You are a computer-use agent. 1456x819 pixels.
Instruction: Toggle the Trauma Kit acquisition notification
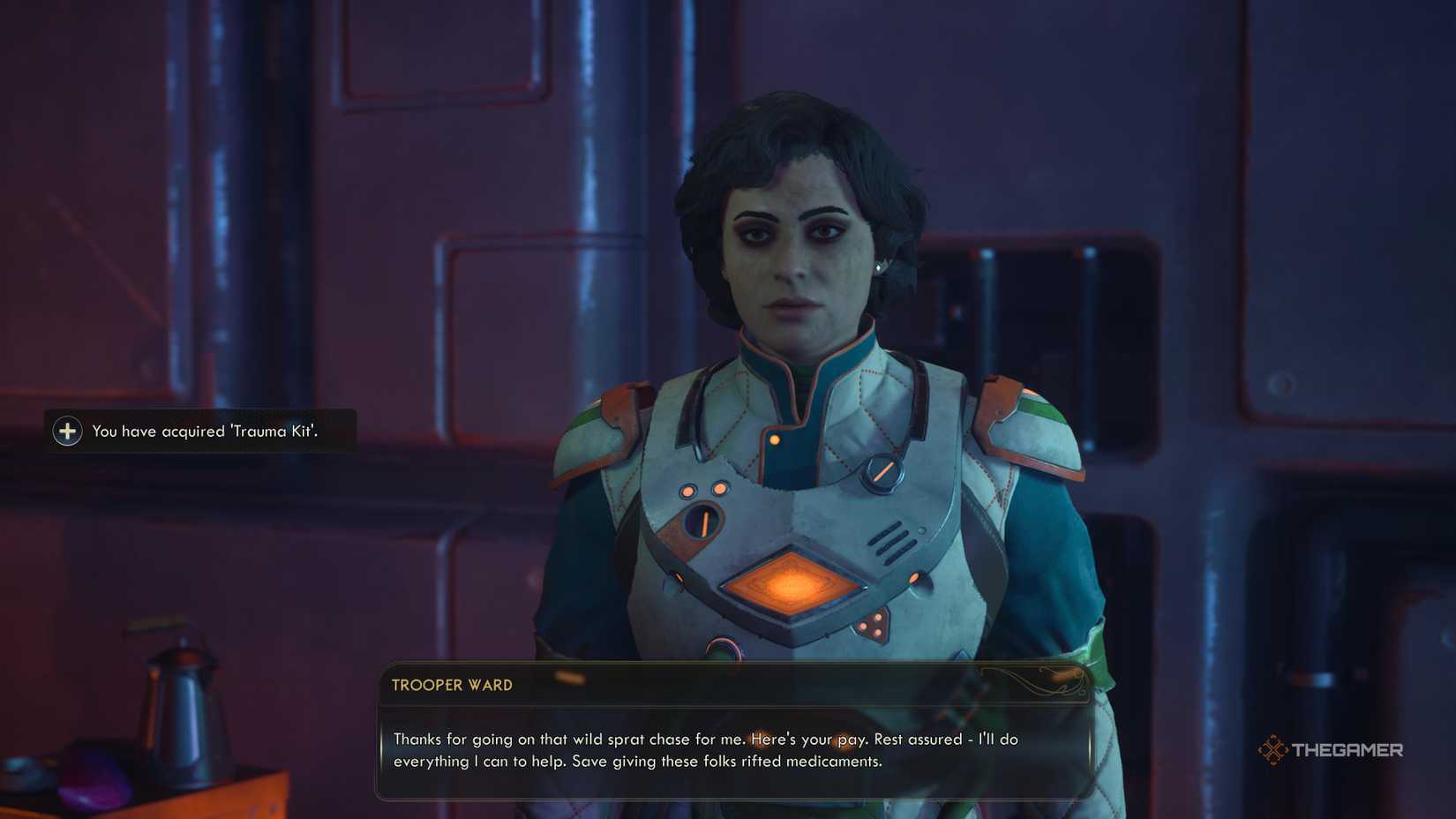pyautogui.click(x=199, y=432)
